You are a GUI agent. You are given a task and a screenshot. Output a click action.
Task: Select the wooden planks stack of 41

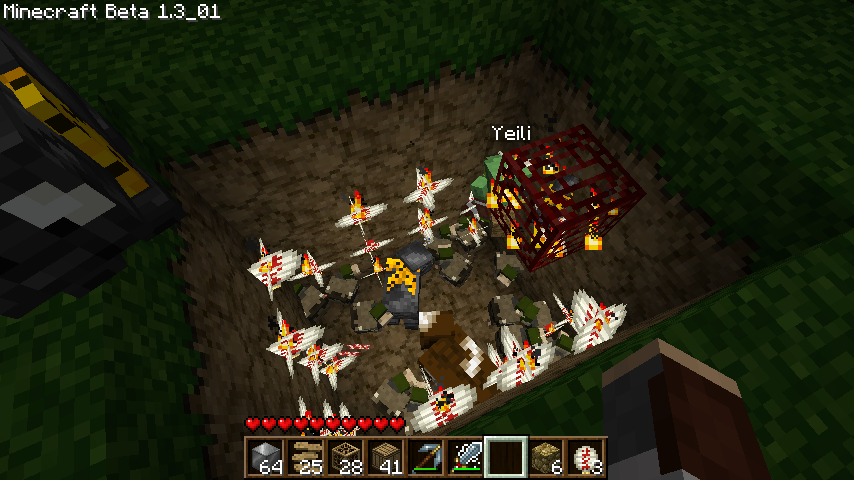[385, 457]
